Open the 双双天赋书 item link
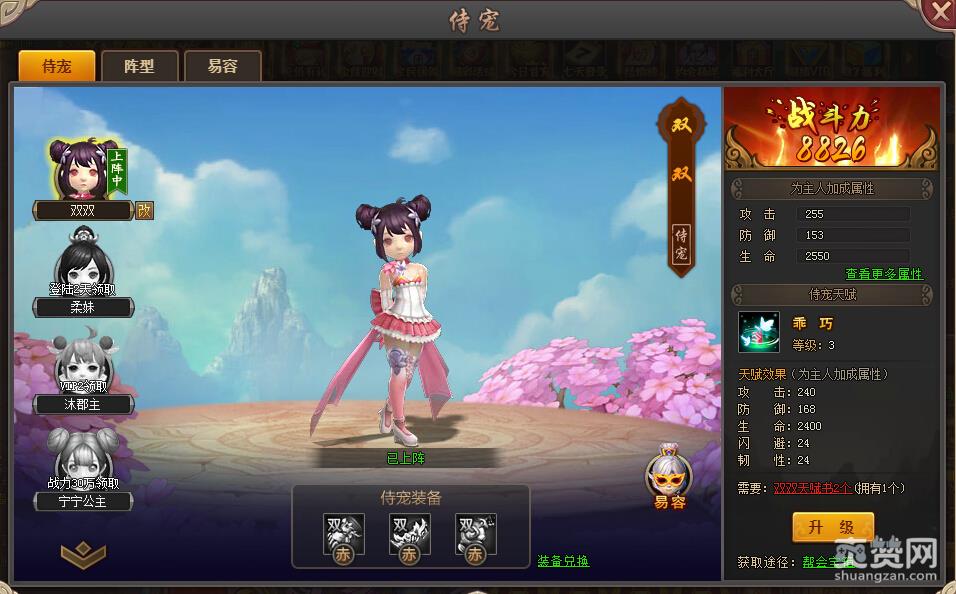The image size is (956, 594). 813,488
